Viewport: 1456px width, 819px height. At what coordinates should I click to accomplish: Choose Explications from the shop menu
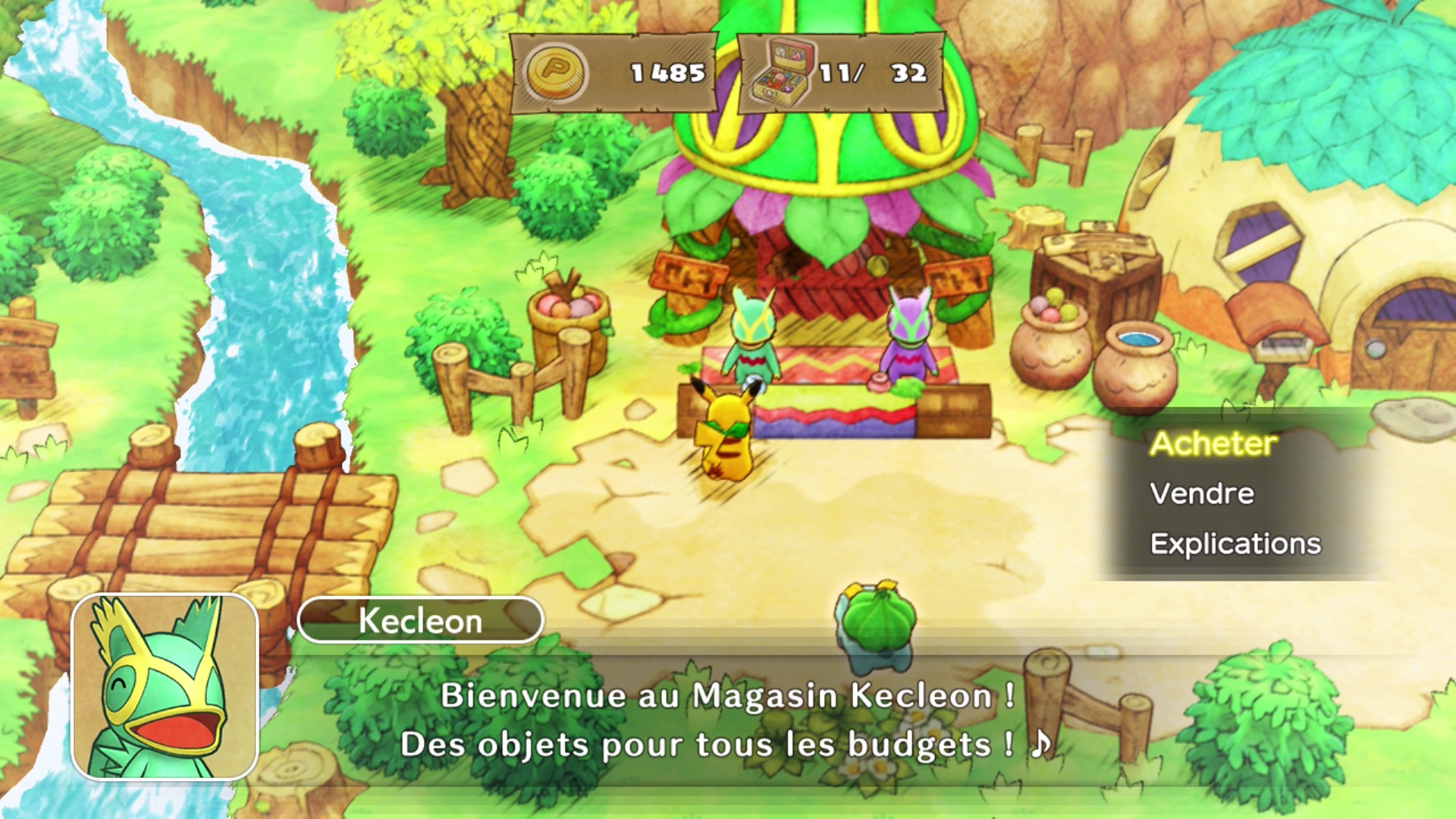[1235, 543]
